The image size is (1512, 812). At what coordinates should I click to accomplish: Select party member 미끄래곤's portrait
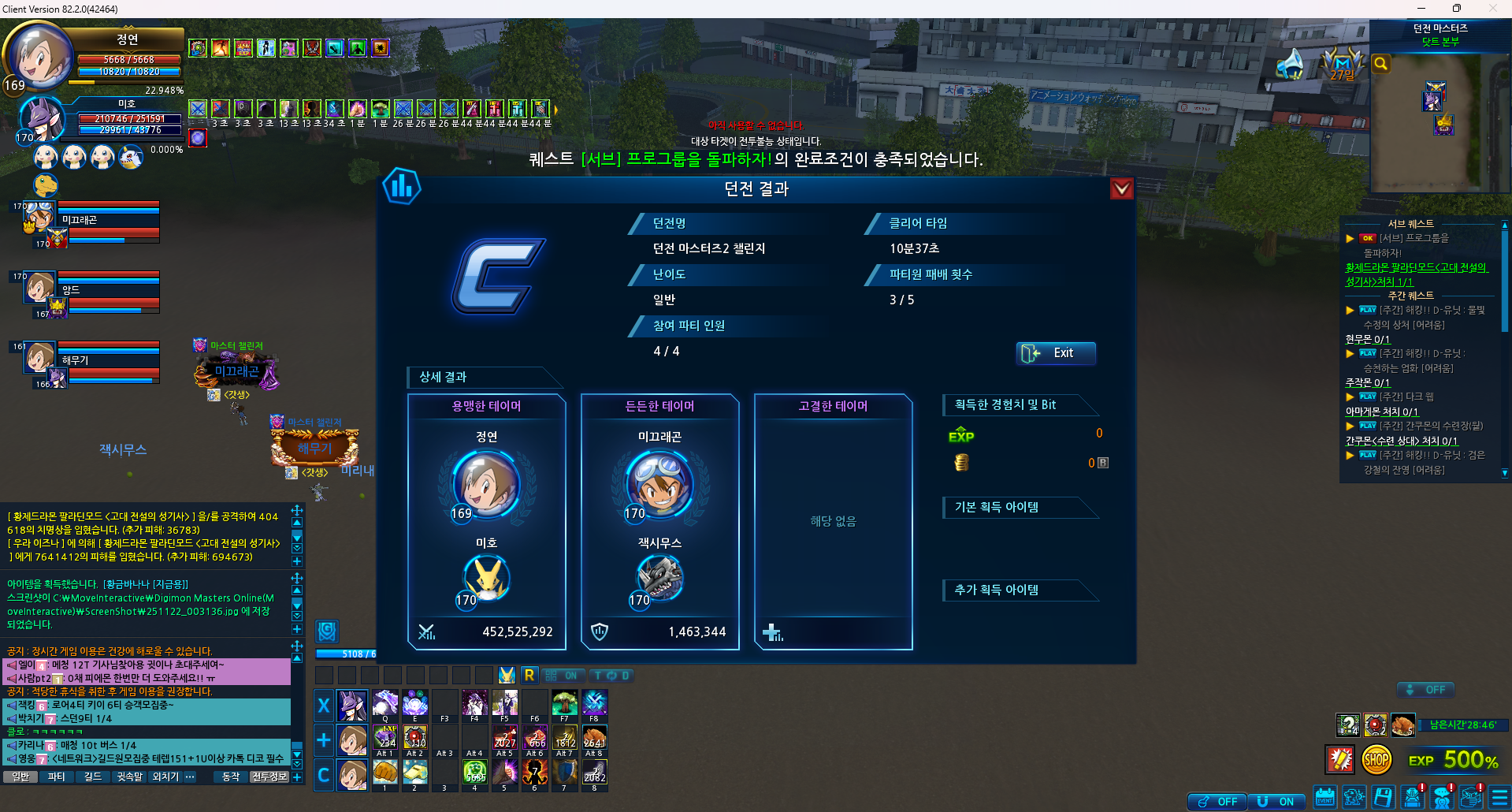(x=39, y=218)
